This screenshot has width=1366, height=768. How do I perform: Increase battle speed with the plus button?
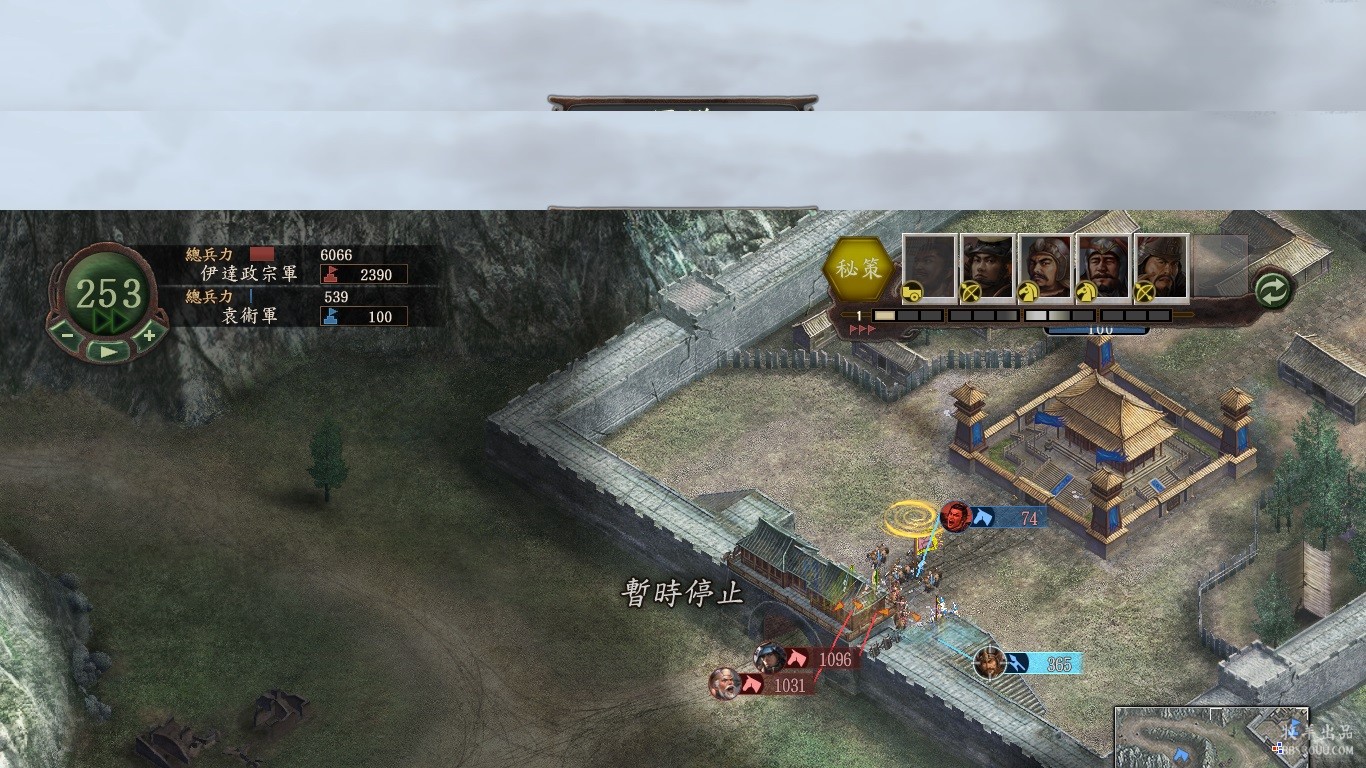pyautogui.click(x=149, y=334)
